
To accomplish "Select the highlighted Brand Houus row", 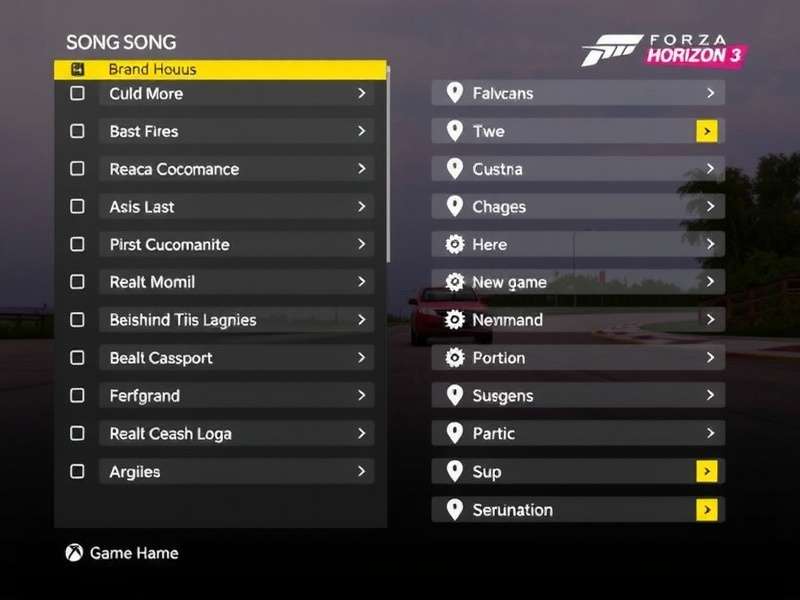I will tap(220, 70).
